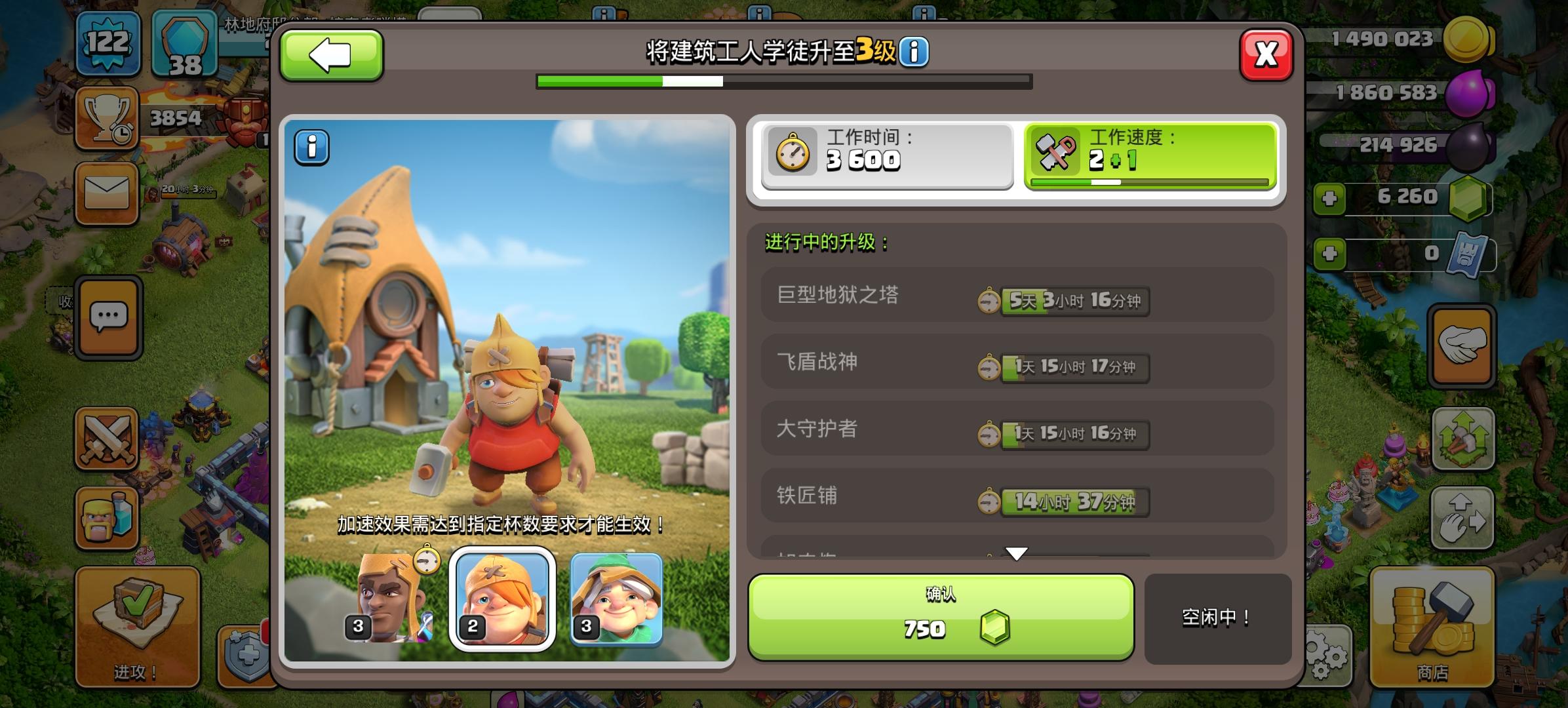Open the mail inbox

[108, 192]
